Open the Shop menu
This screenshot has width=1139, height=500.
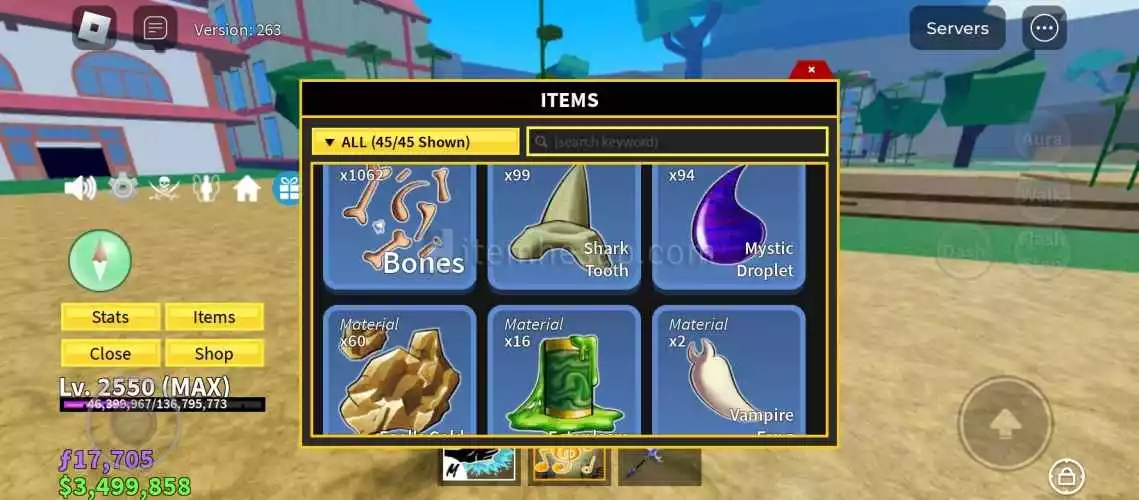214,353
